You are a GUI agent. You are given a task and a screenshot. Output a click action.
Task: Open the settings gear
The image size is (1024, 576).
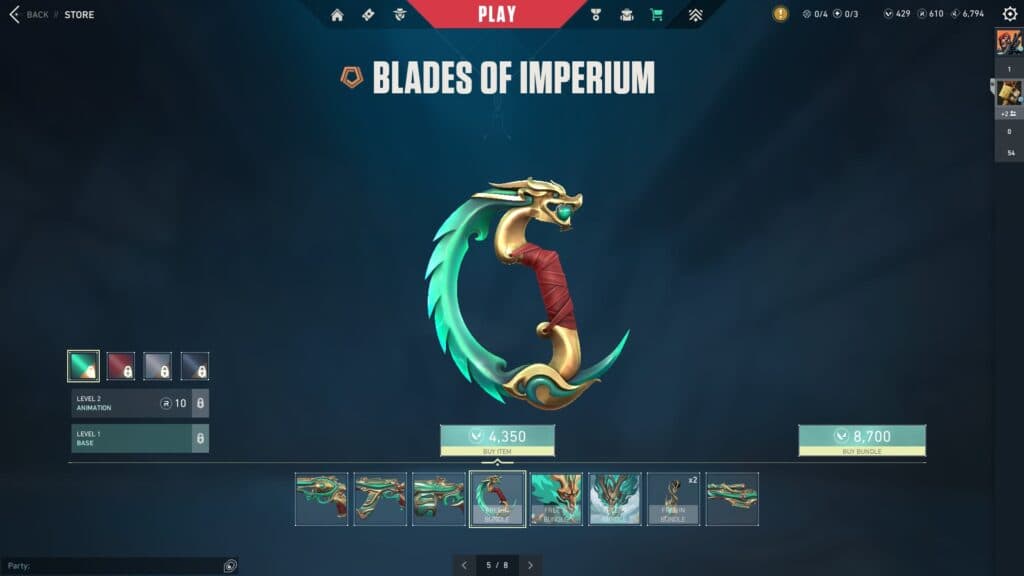pyautogui.click(x=1010, y=14)
